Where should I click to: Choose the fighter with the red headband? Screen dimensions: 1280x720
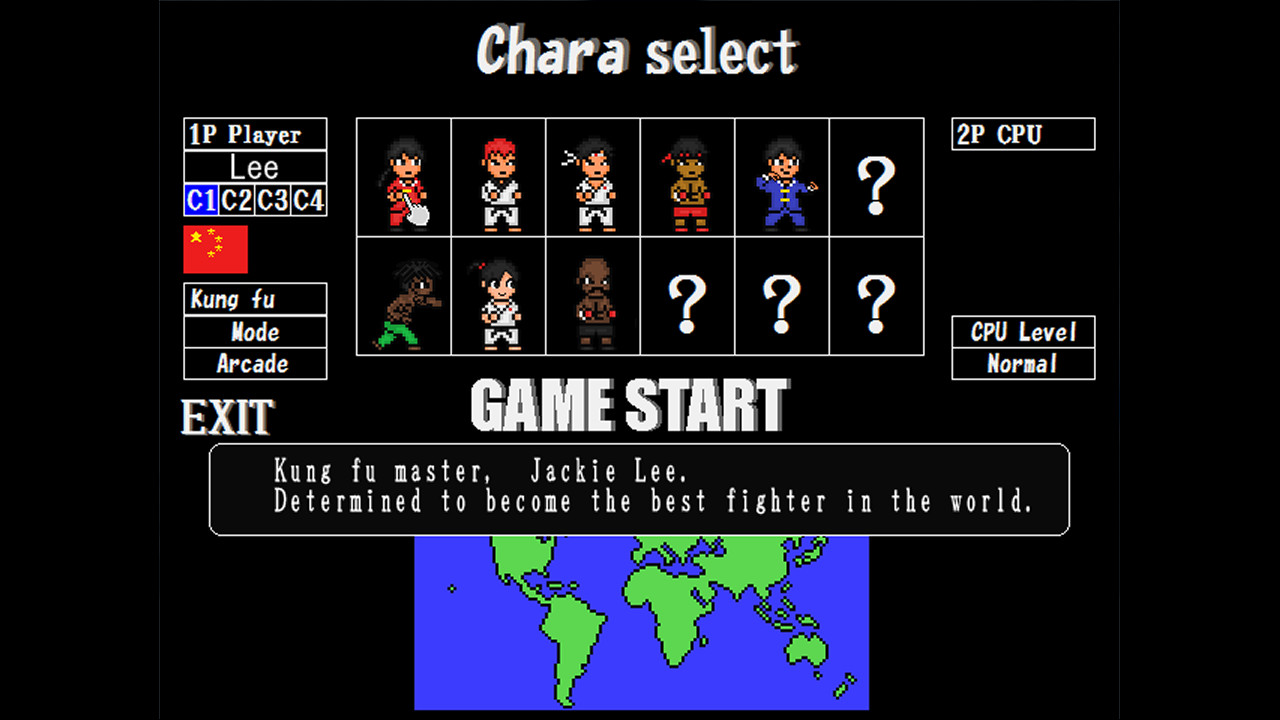coord(687,177)
